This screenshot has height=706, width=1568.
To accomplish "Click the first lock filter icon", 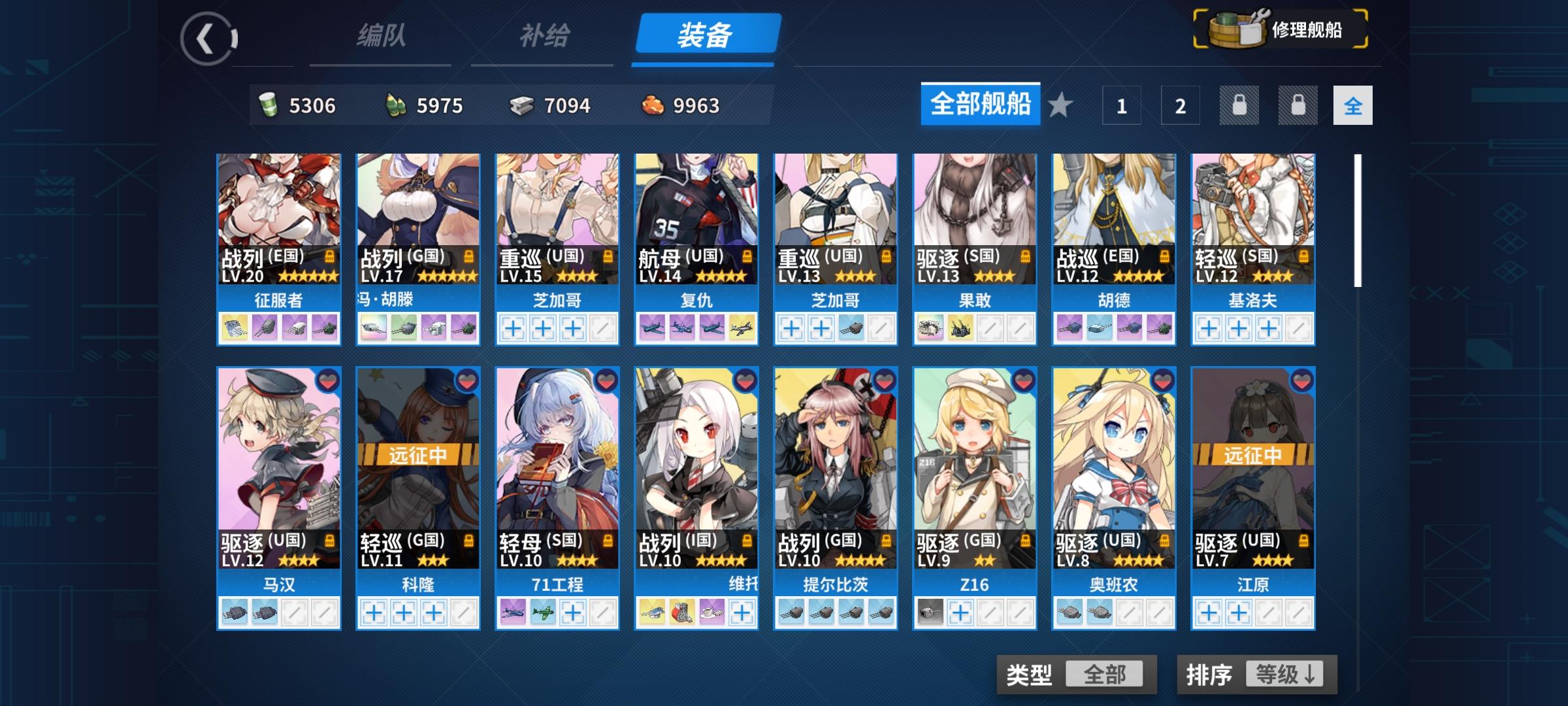I will [1238, 105].
